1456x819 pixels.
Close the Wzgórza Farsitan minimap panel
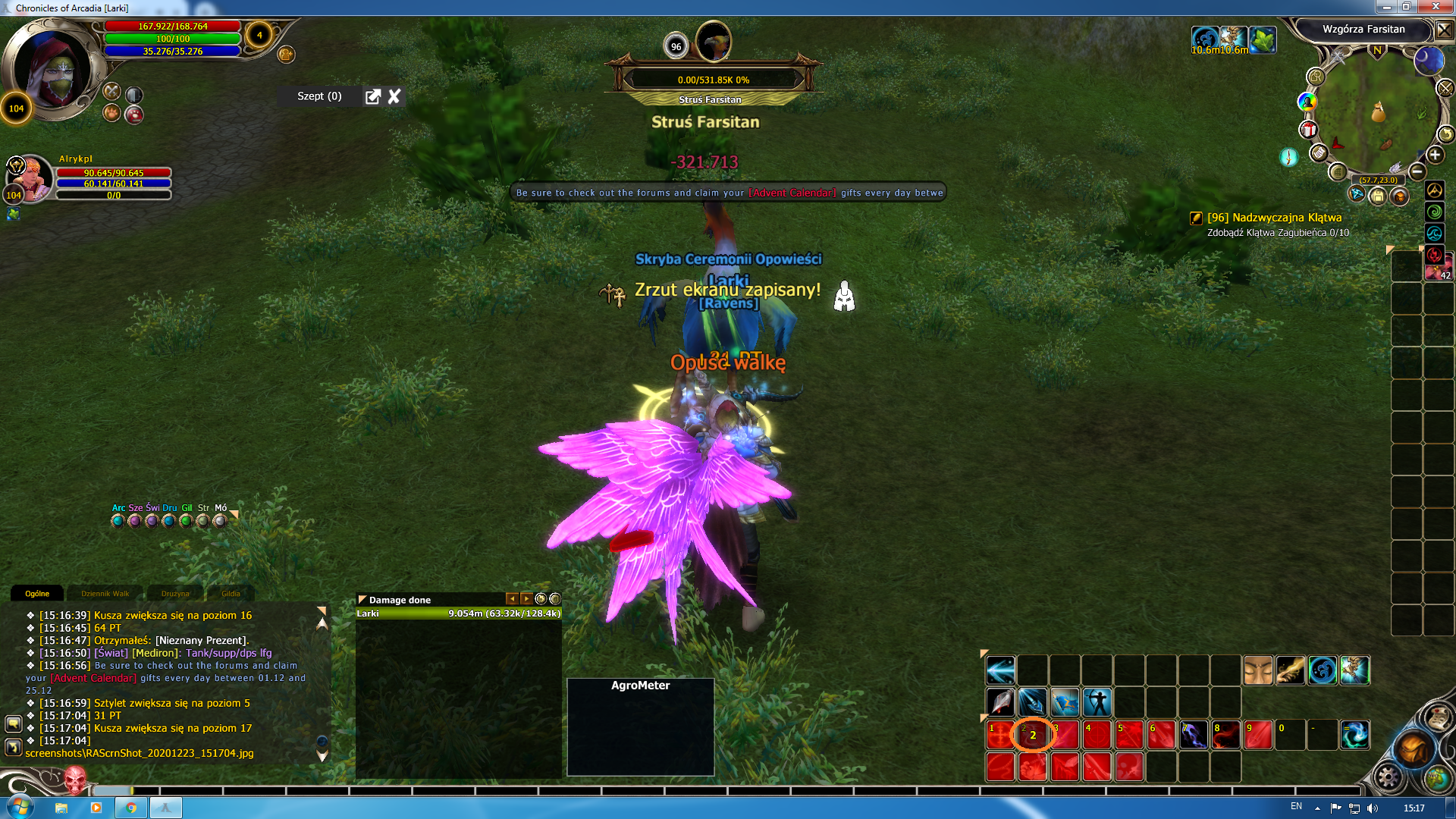coord(1444,30)
